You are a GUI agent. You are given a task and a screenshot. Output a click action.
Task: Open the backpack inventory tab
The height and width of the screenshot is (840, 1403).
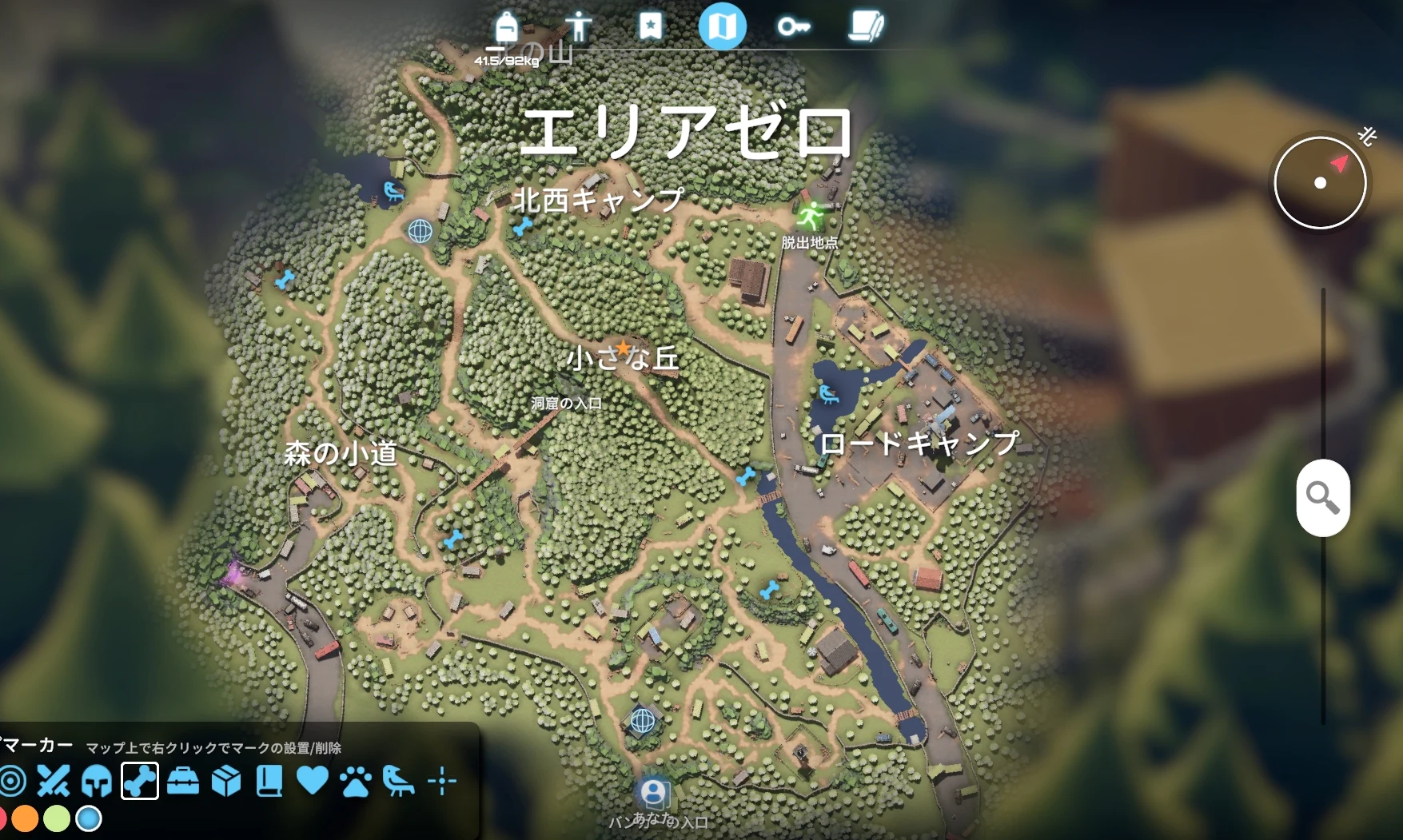[x=506, y=27]
